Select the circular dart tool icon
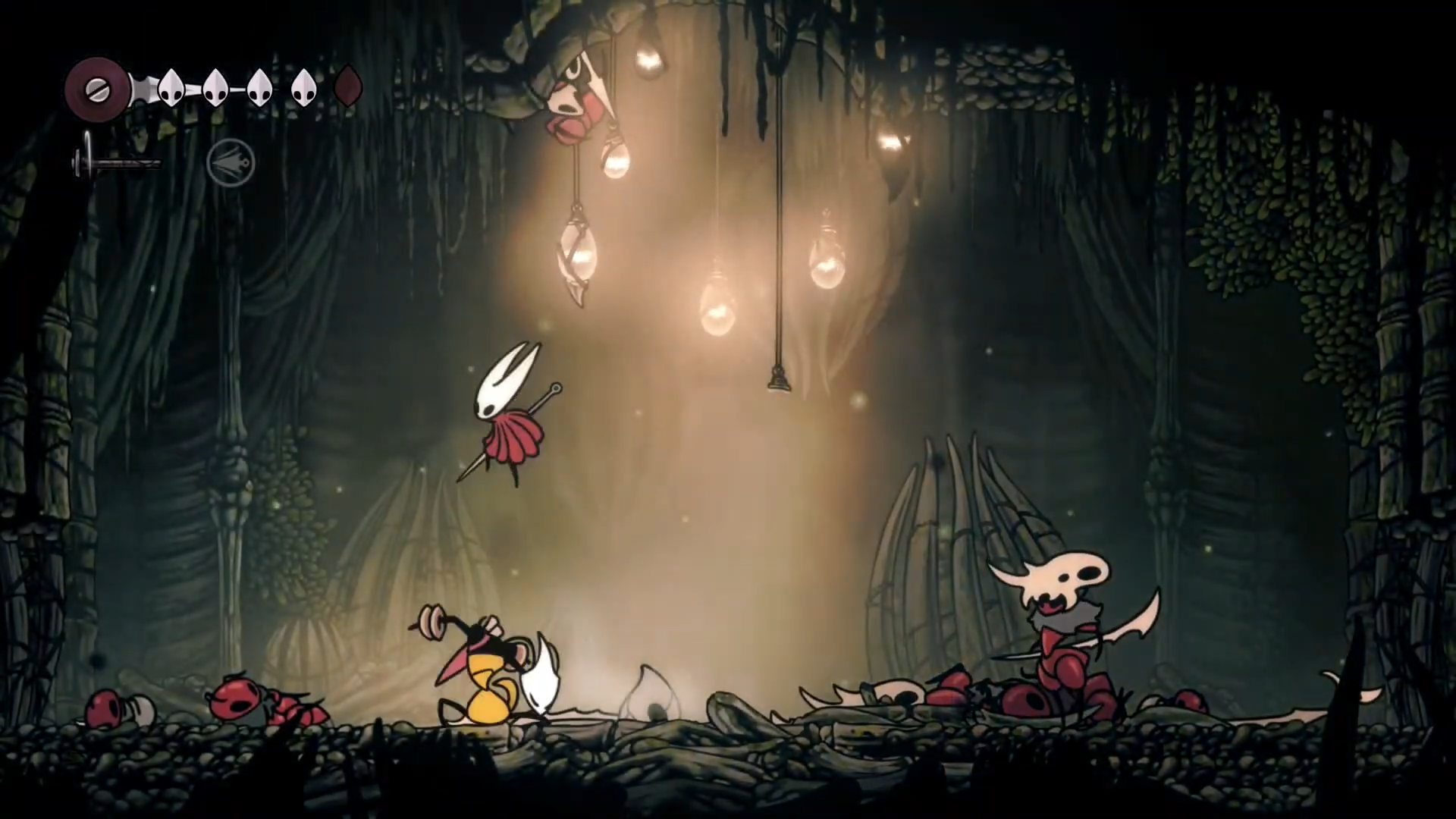 coord(231,162)
